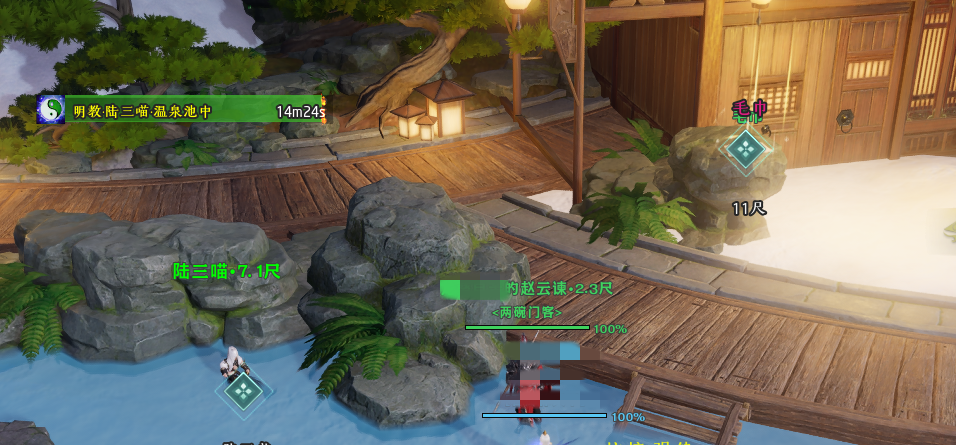Click the diamond marker in the pool water
Screen dimensions: 956x445
[243, 391]
